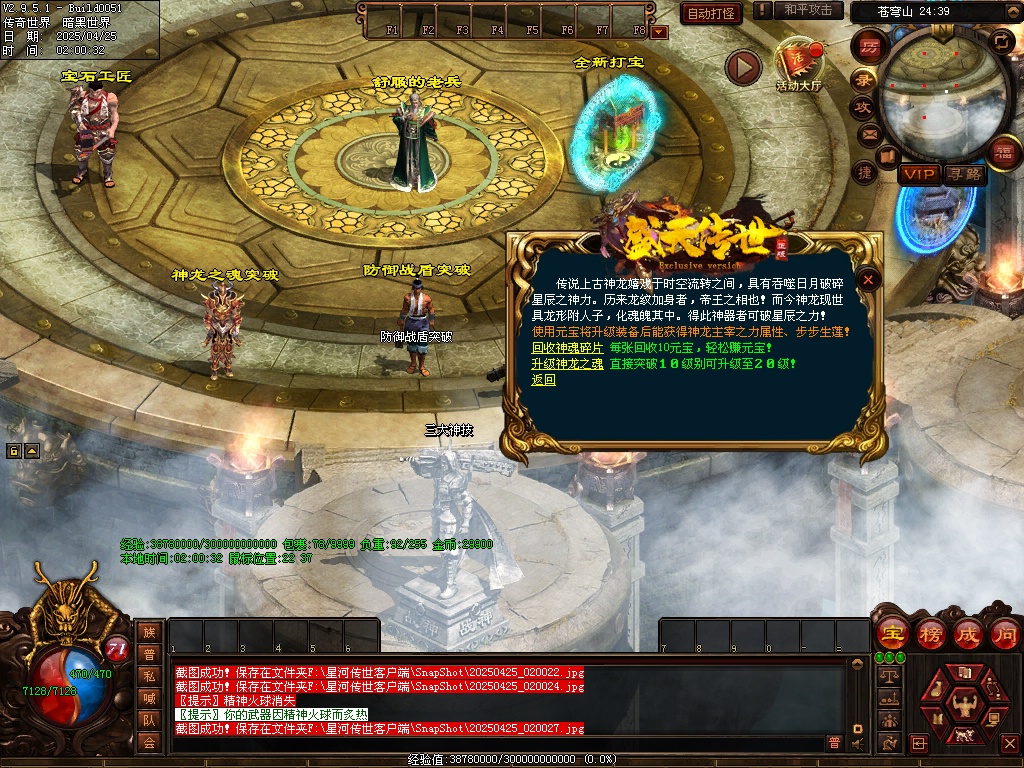1024x768 pixels.
Task: Open the mail envelope icon
Action: point(868,133)
